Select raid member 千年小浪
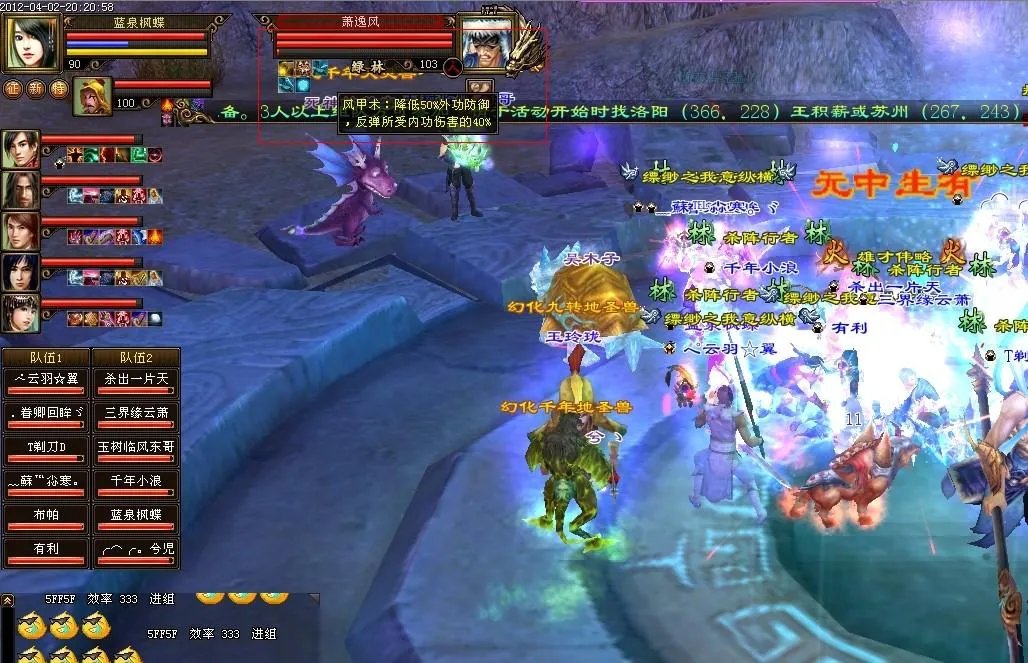The height and width of the screenshot is (663, 1028). pyautogui.click(x=136, y=481)
